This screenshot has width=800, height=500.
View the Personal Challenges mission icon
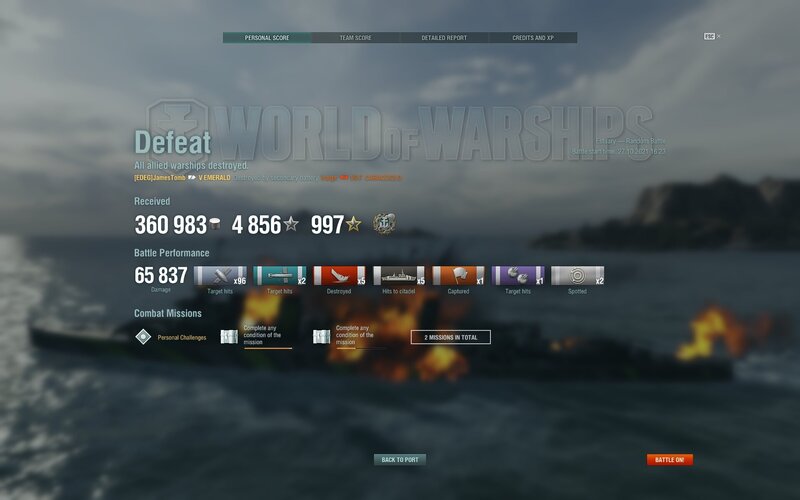coord(143,337)
